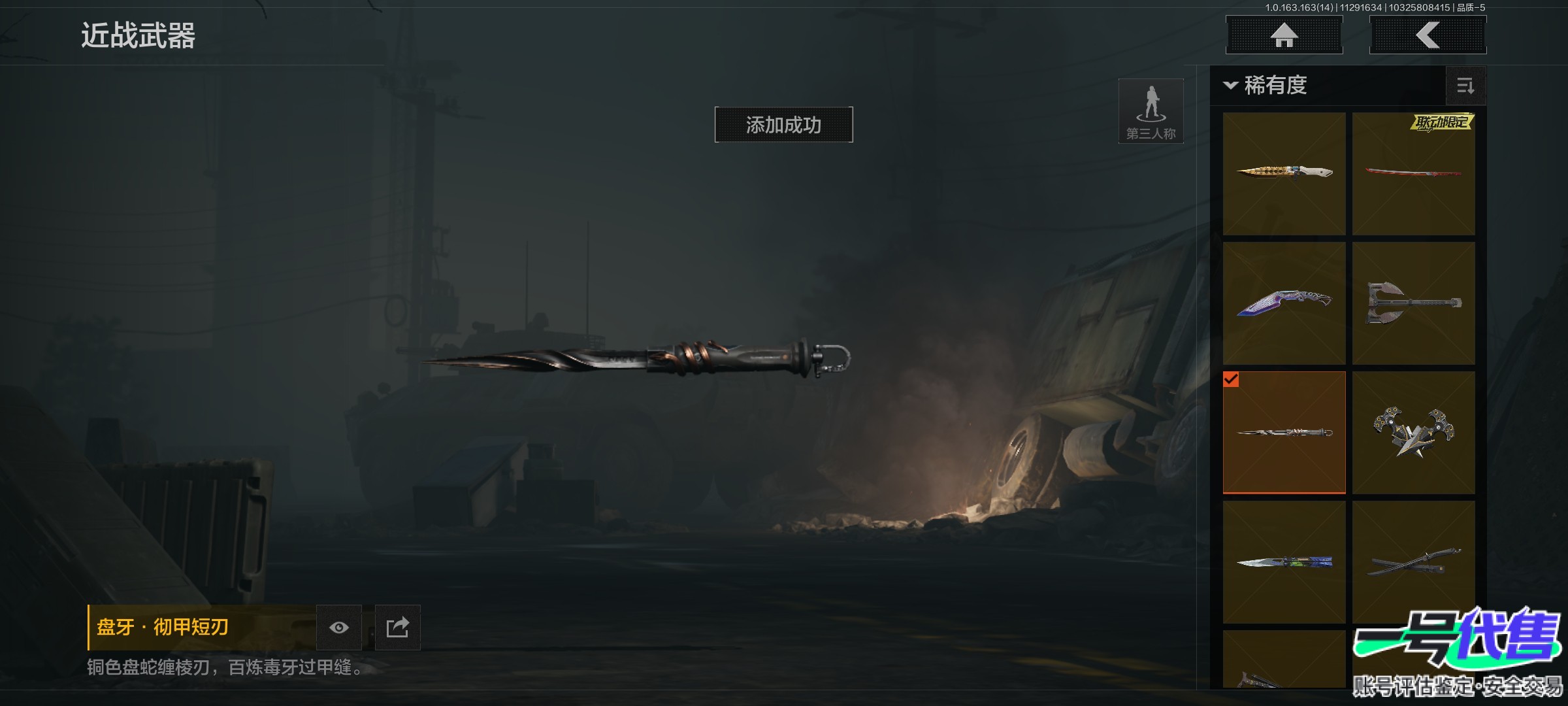Viewport: 1568px width, 706px height.
Task: Go back with the arrow button
Action: (1428, 35)
